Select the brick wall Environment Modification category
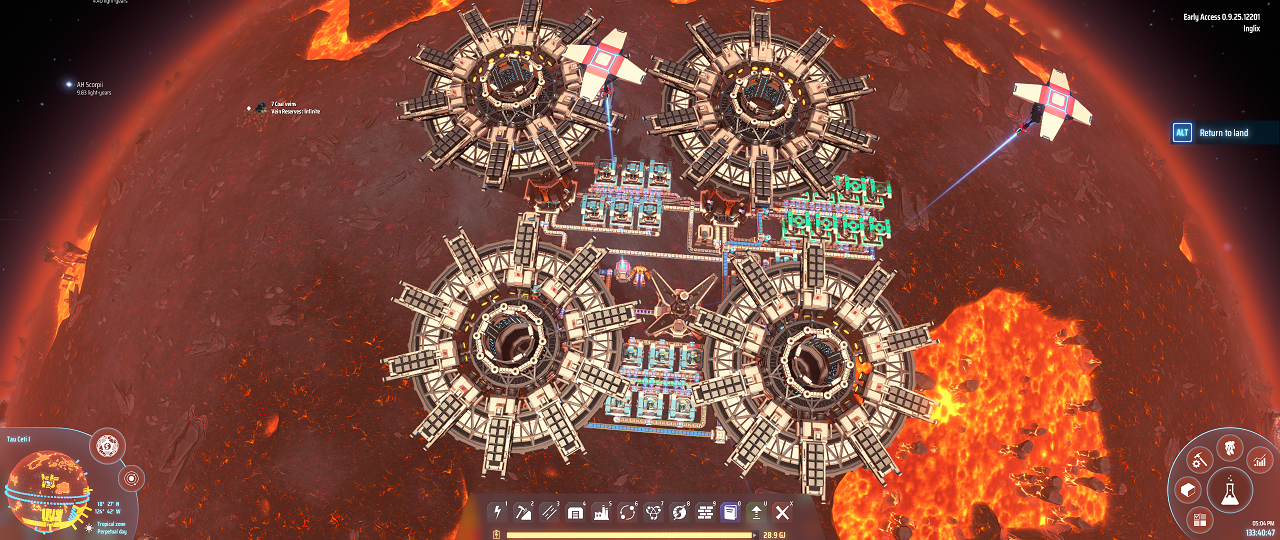1280x540 pixels. click(705, 513)
